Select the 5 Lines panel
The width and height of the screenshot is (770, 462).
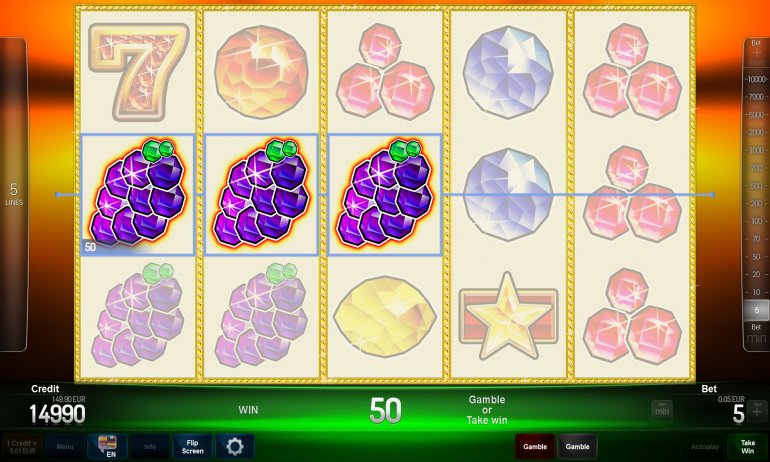(x=13, y=194)
